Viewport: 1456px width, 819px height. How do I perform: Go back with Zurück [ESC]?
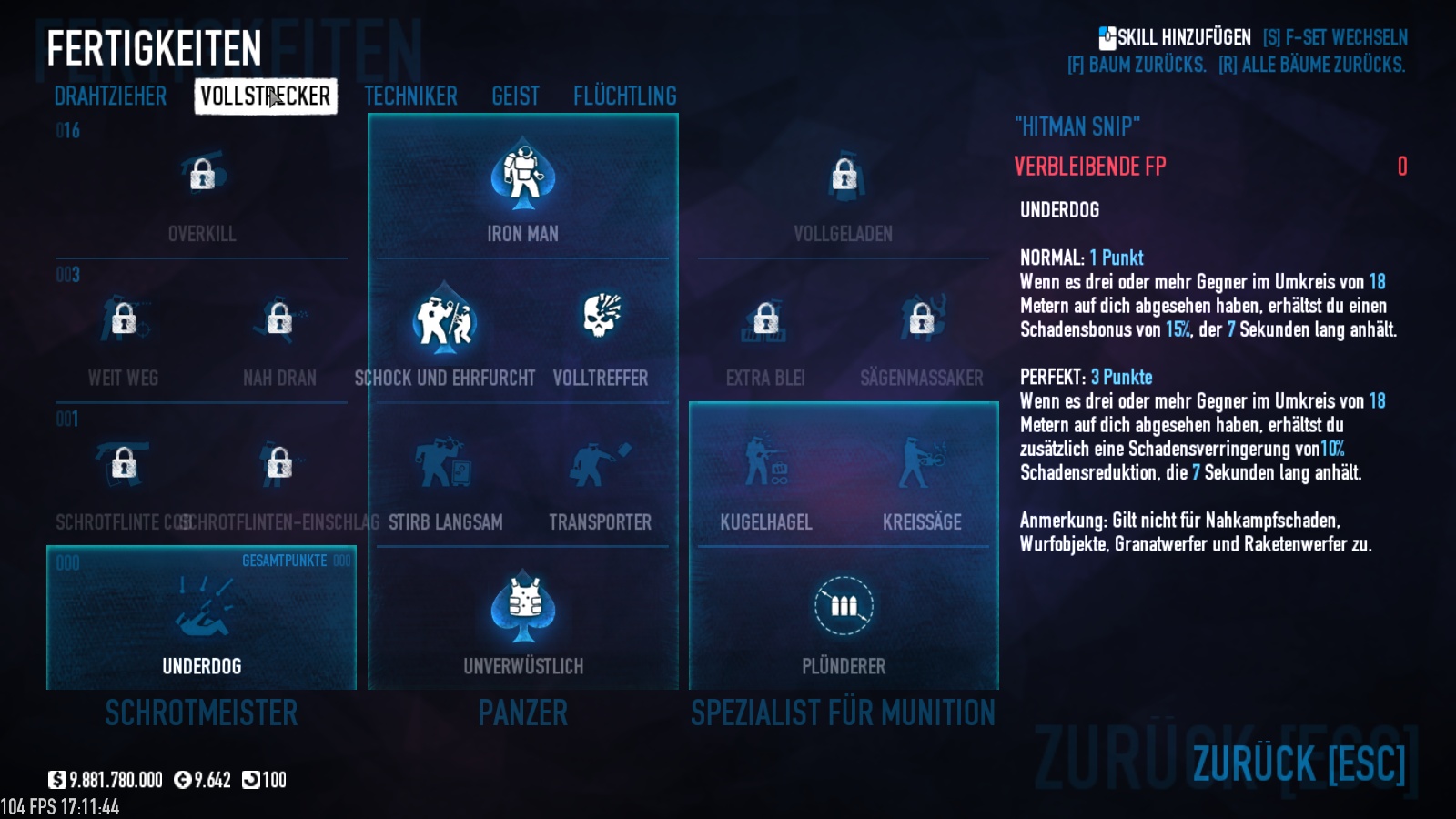(1299, 763)
